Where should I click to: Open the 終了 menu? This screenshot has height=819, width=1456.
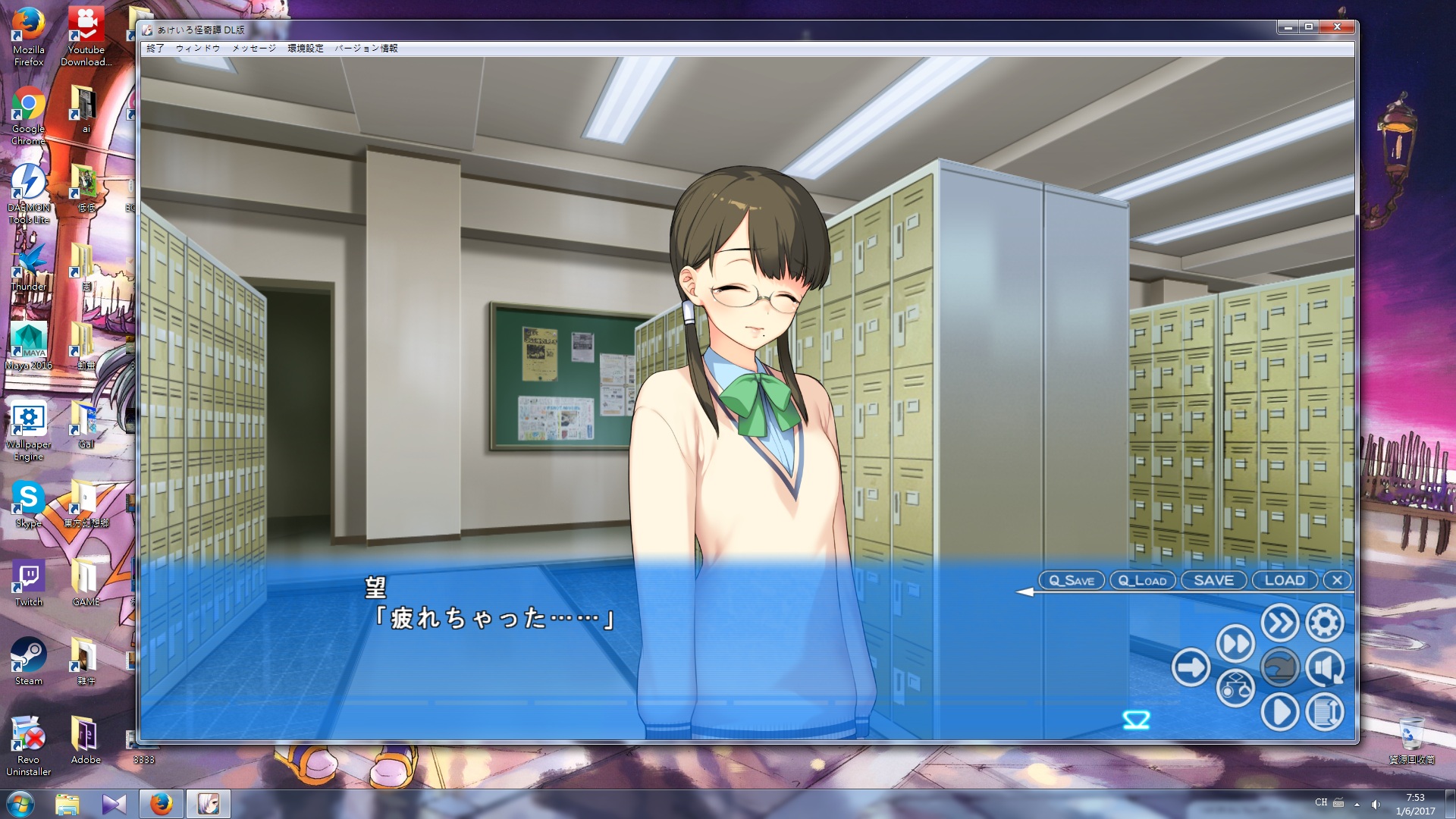pyautogui.click(x=155, y=49)
